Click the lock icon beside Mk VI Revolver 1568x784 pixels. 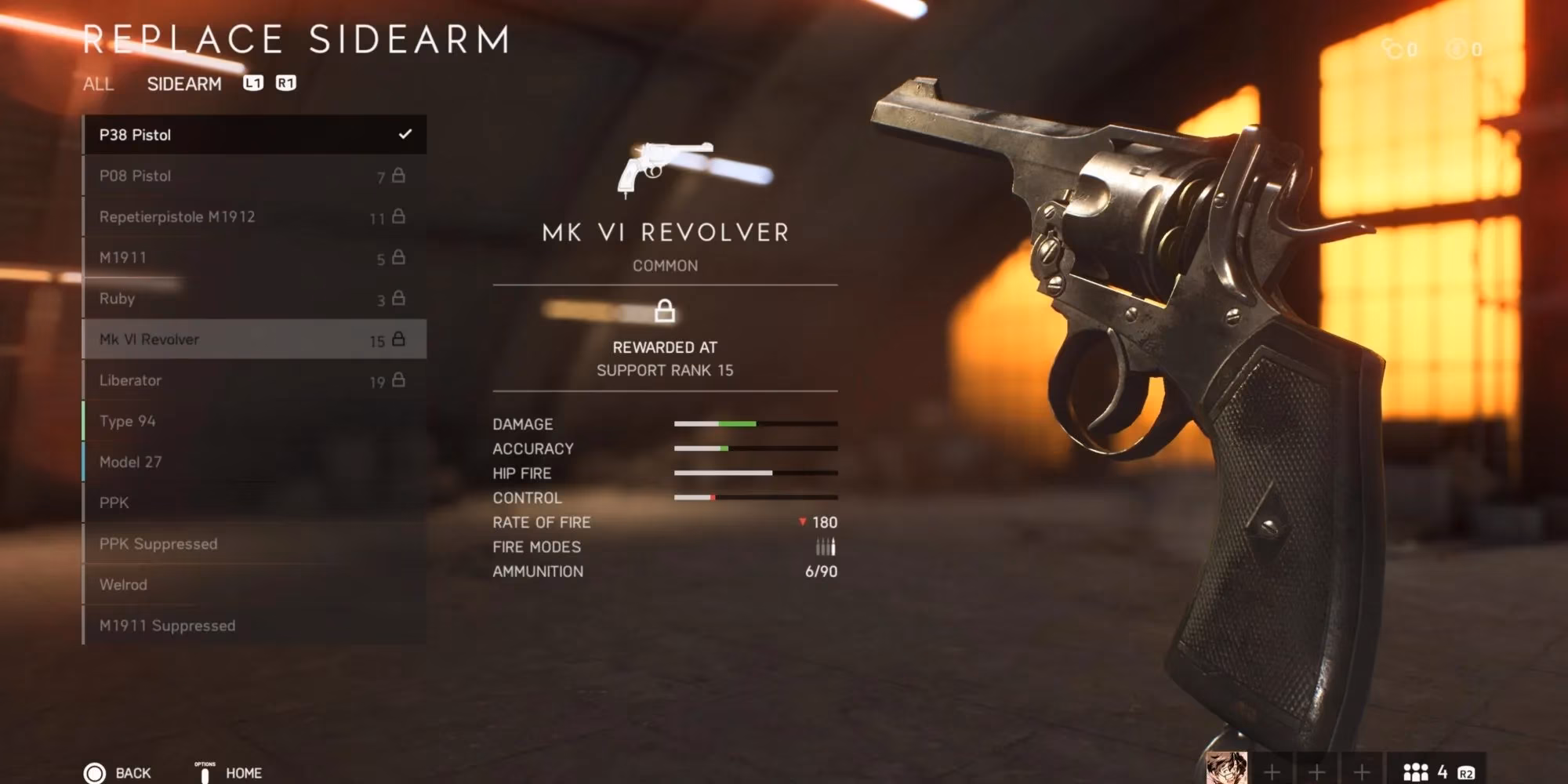tap(400, 339)
